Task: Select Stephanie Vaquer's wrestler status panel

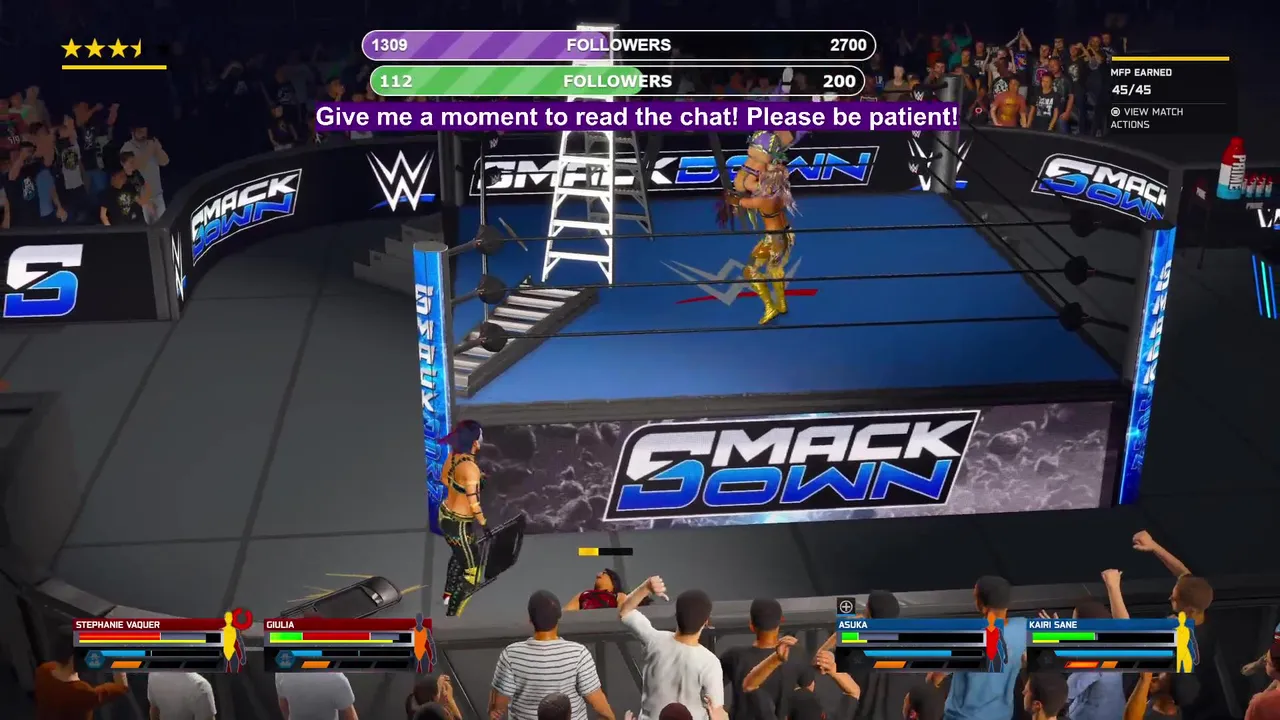Action: click(x=160, y=643)
